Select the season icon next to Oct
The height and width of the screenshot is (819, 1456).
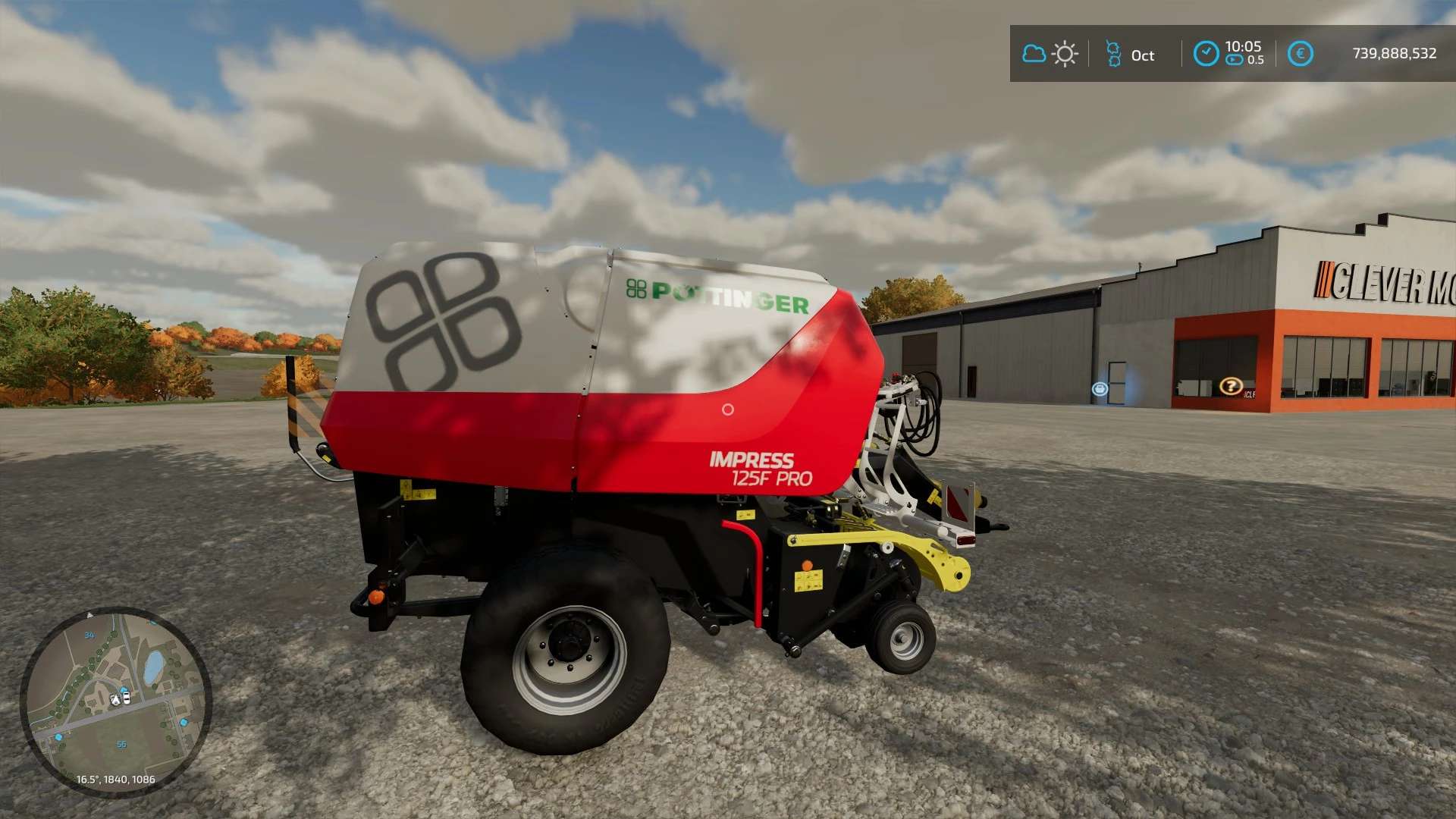tap(1113, 54)
